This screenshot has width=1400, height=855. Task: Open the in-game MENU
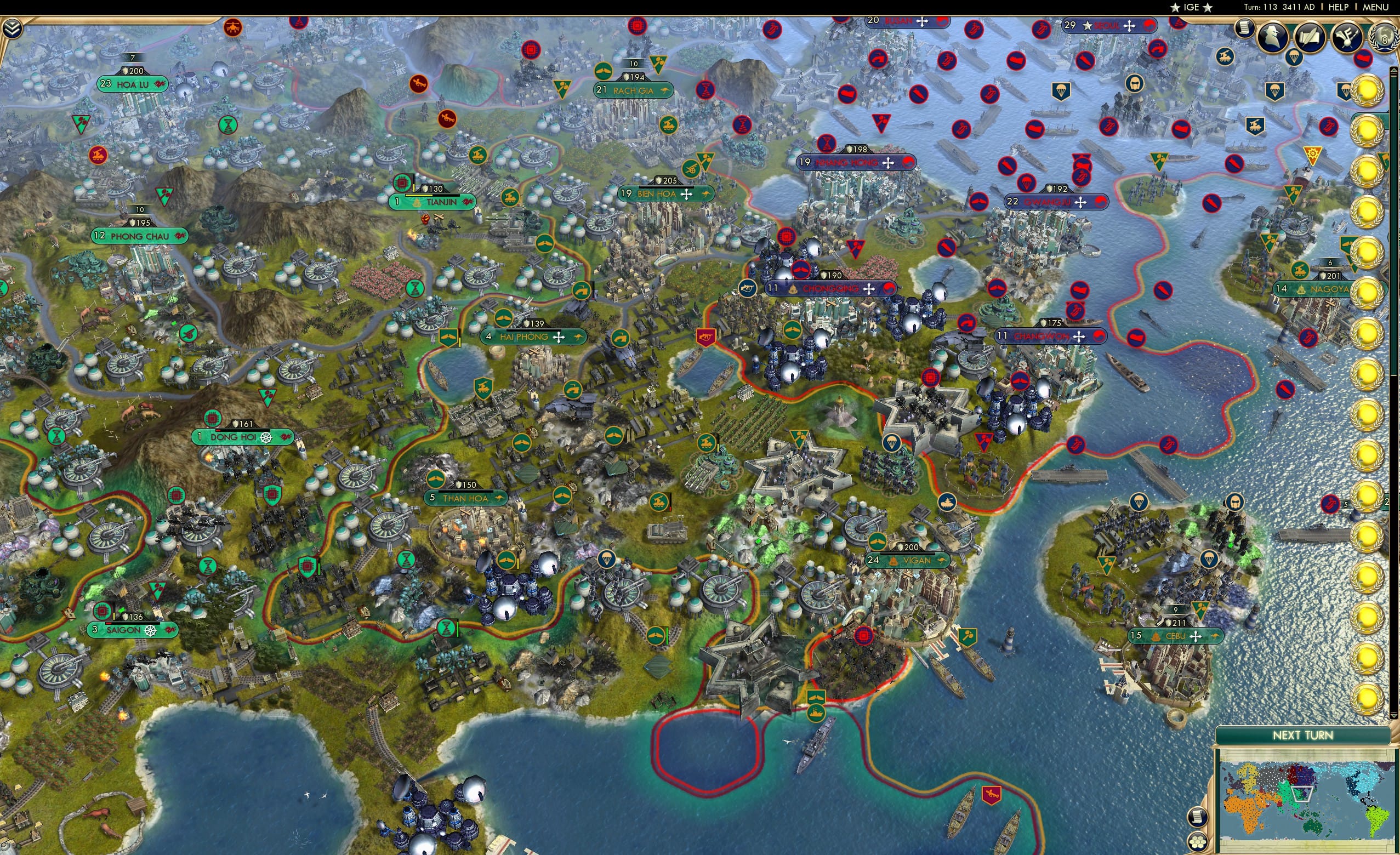click(1376, 7)
